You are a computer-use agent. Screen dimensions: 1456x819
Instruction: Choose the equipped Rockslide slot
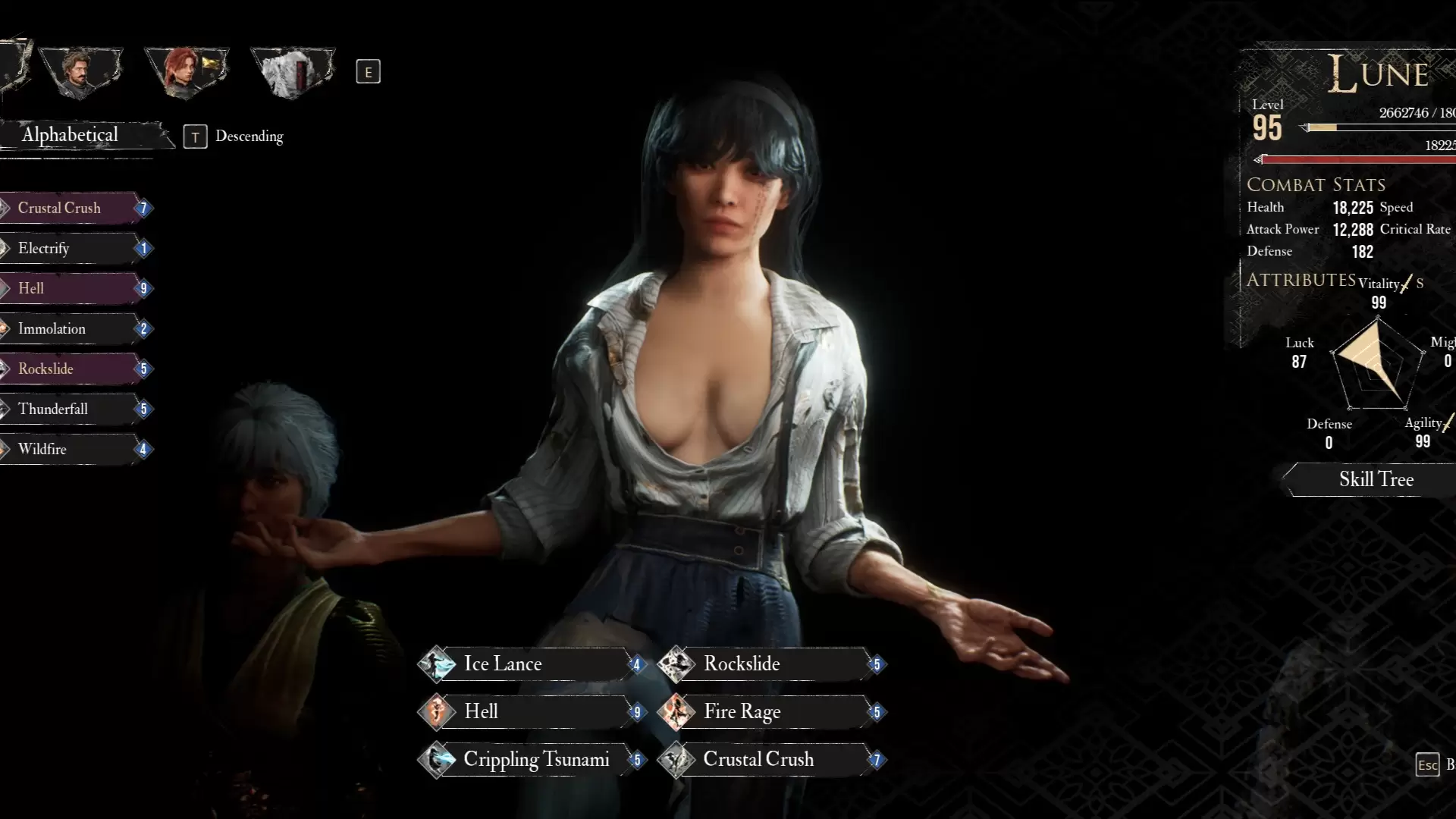point(770,664)
